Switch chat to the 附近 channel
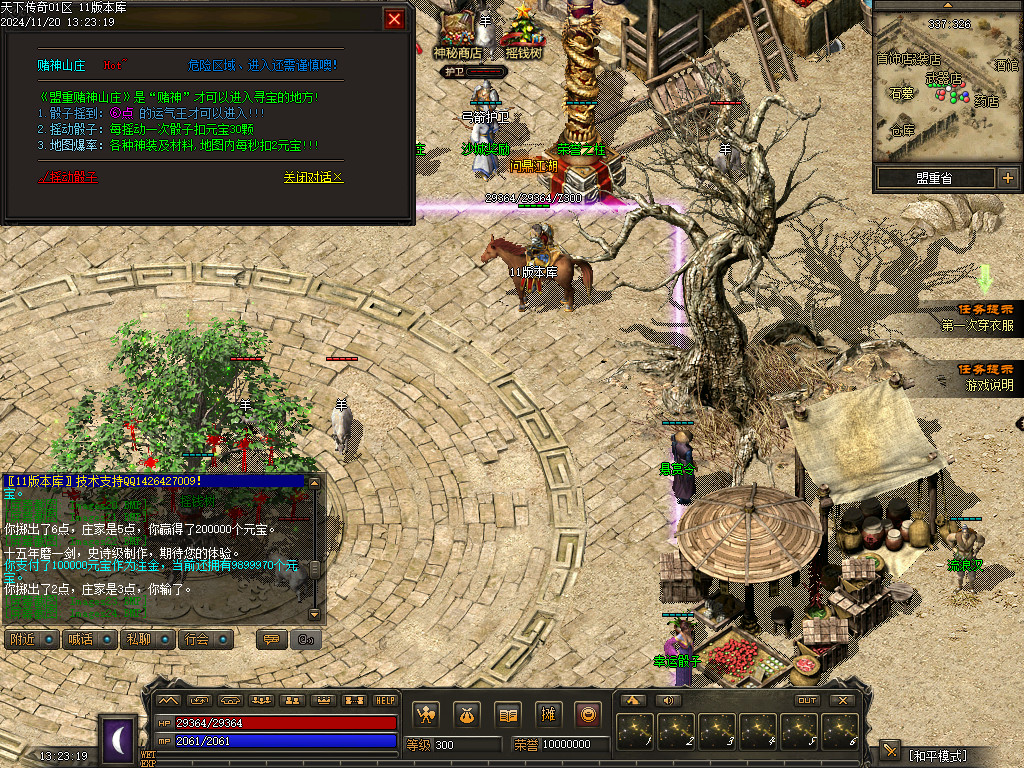Viewport: 1024px width, 768px height. coord(31,639)
